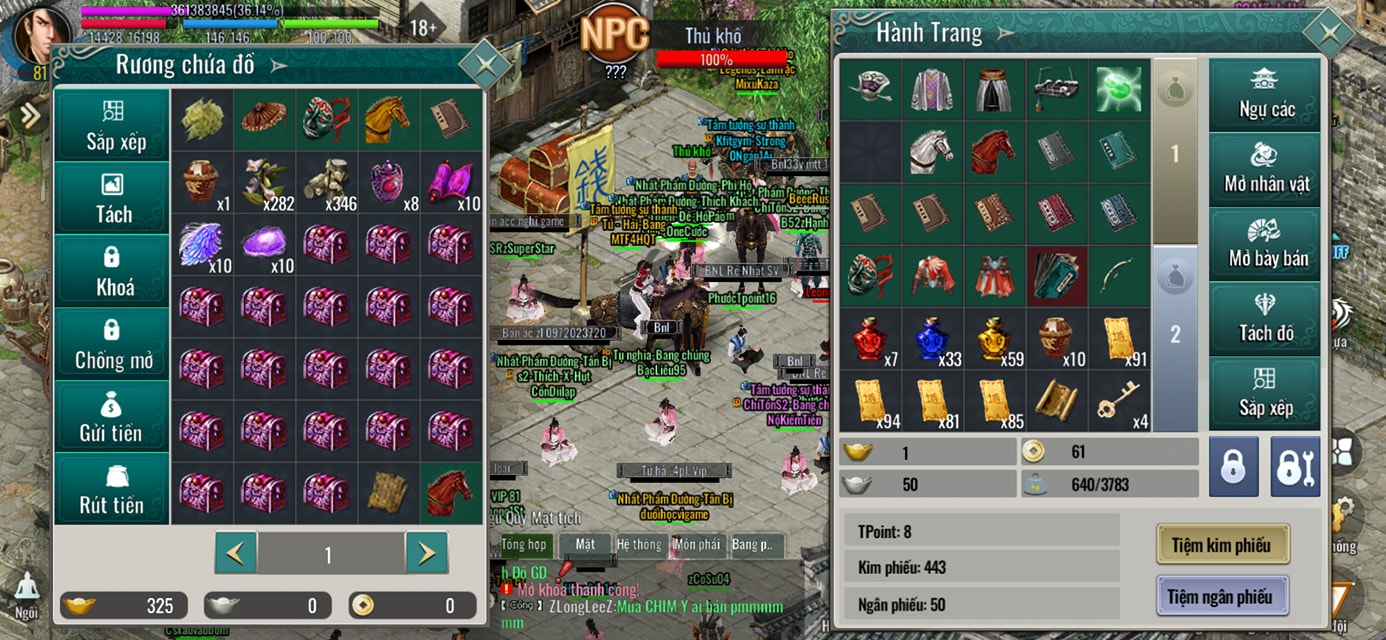The height and width of the screenshot is (640, 1386).
Task: Select the blue potion stack x33
Action: coord(932,339)
